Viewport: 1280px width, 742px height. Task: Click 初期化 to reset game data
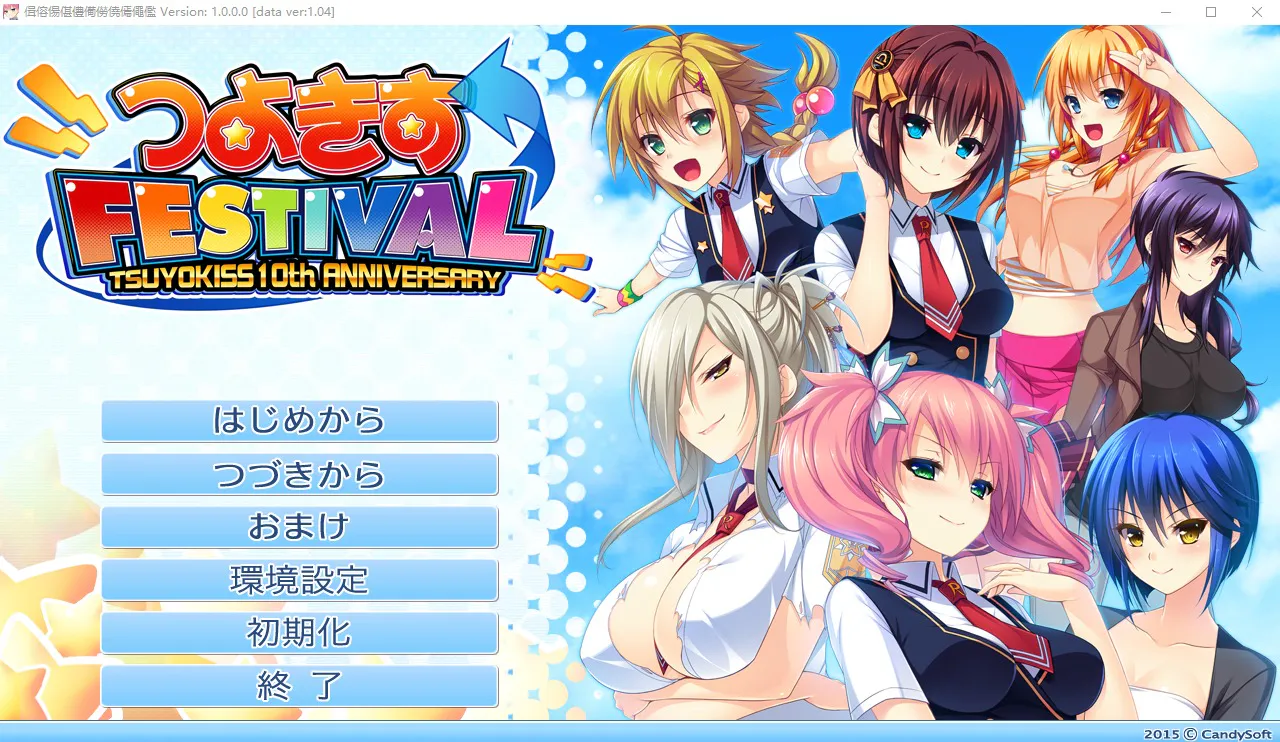[299, 633]
